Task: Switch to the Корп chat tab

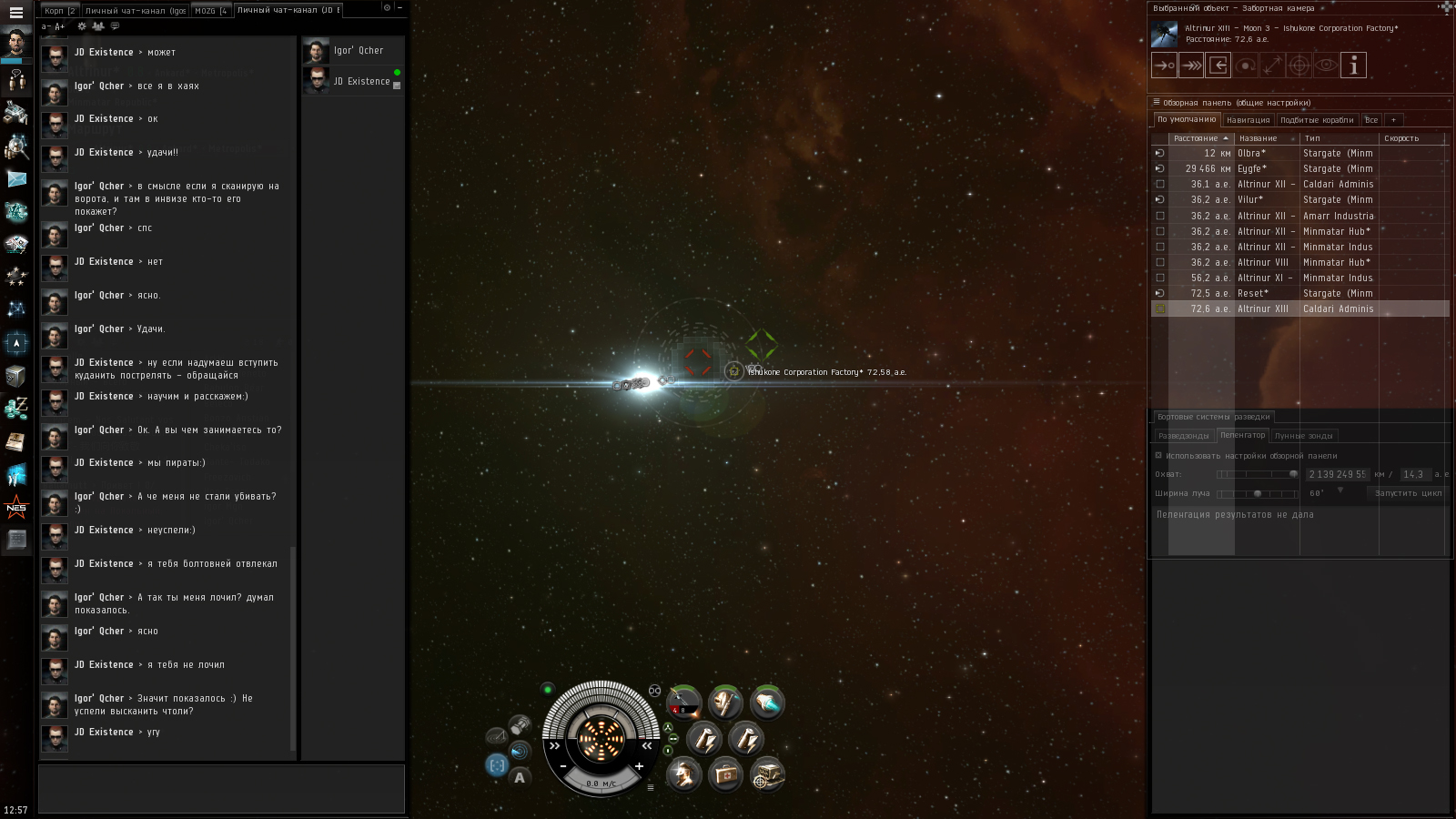Action: point(59,11)
